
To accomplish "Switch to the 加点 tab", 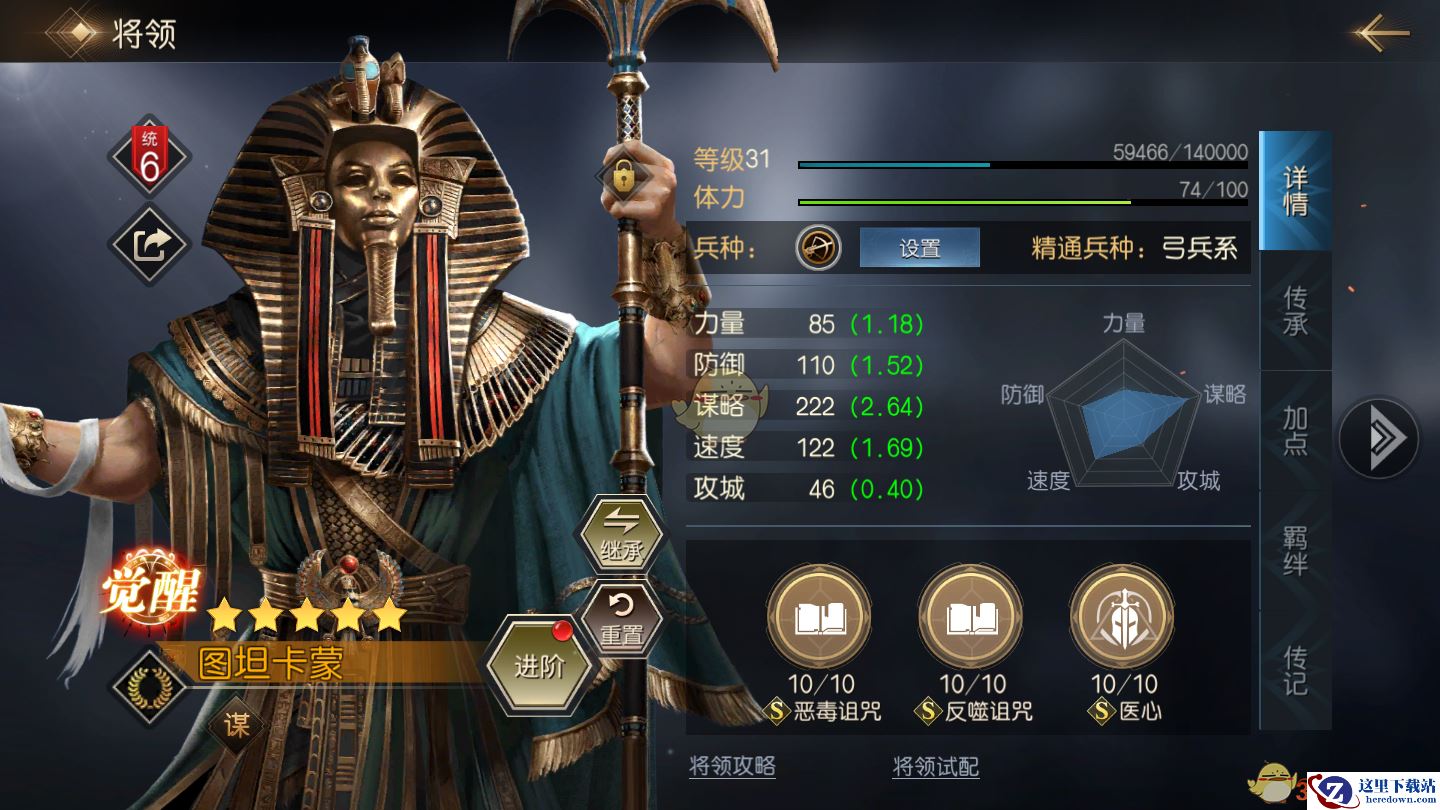I will tap(1295, 431).
